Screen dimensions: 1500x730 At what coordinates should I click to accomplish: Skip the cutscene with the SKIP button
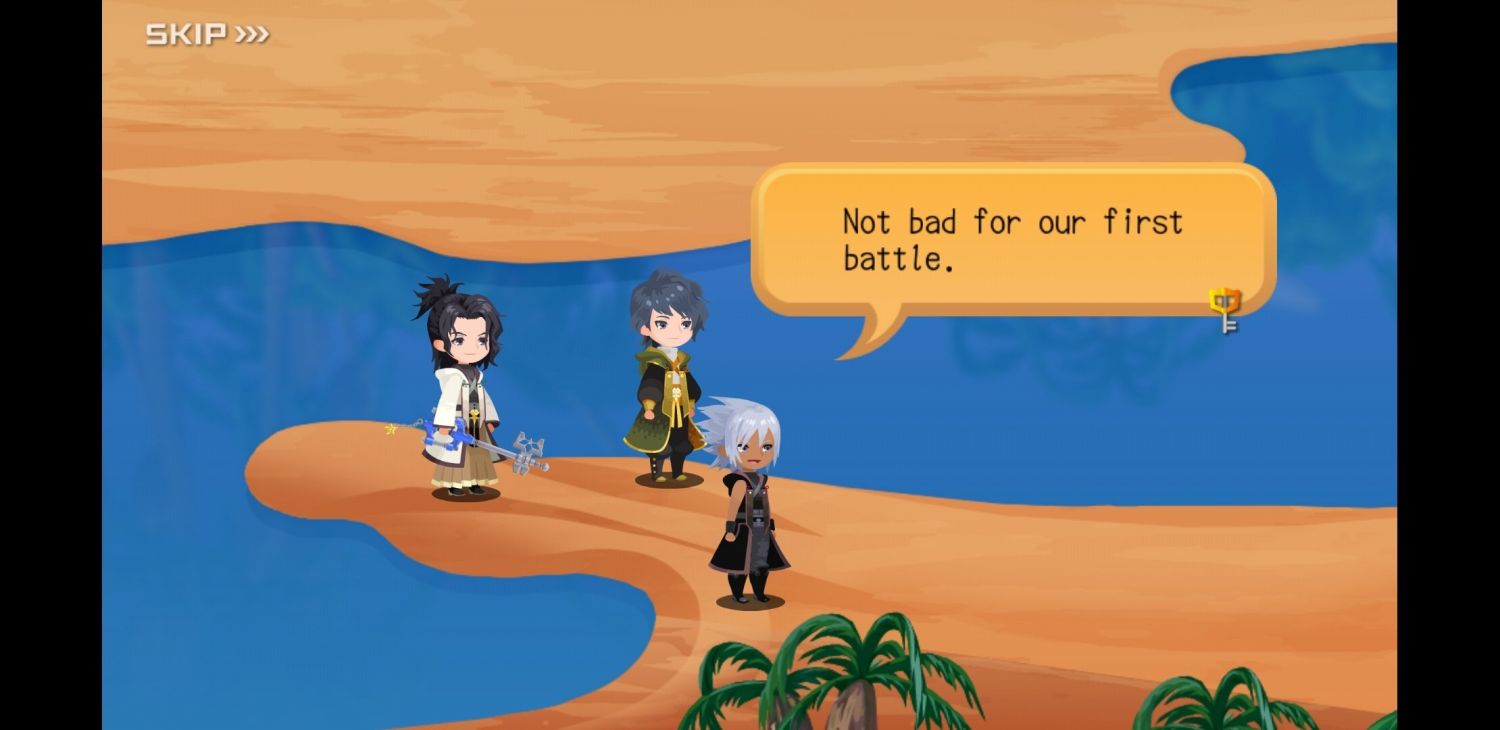(x=207, y=35)
